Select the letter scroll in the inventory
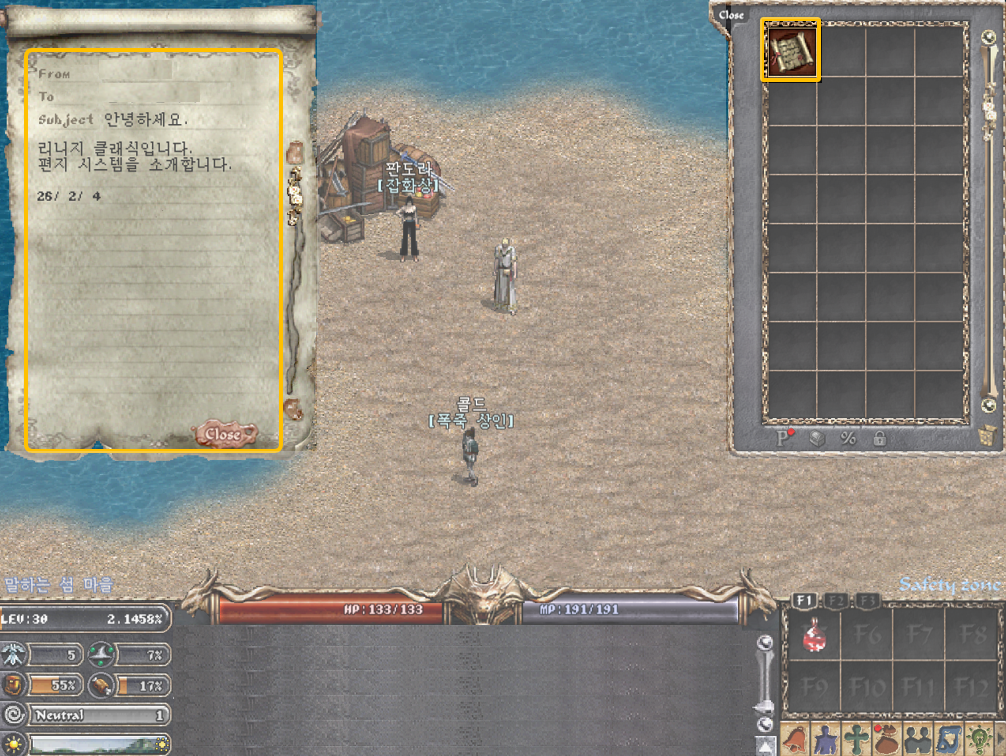 click(x=791, y=49)
